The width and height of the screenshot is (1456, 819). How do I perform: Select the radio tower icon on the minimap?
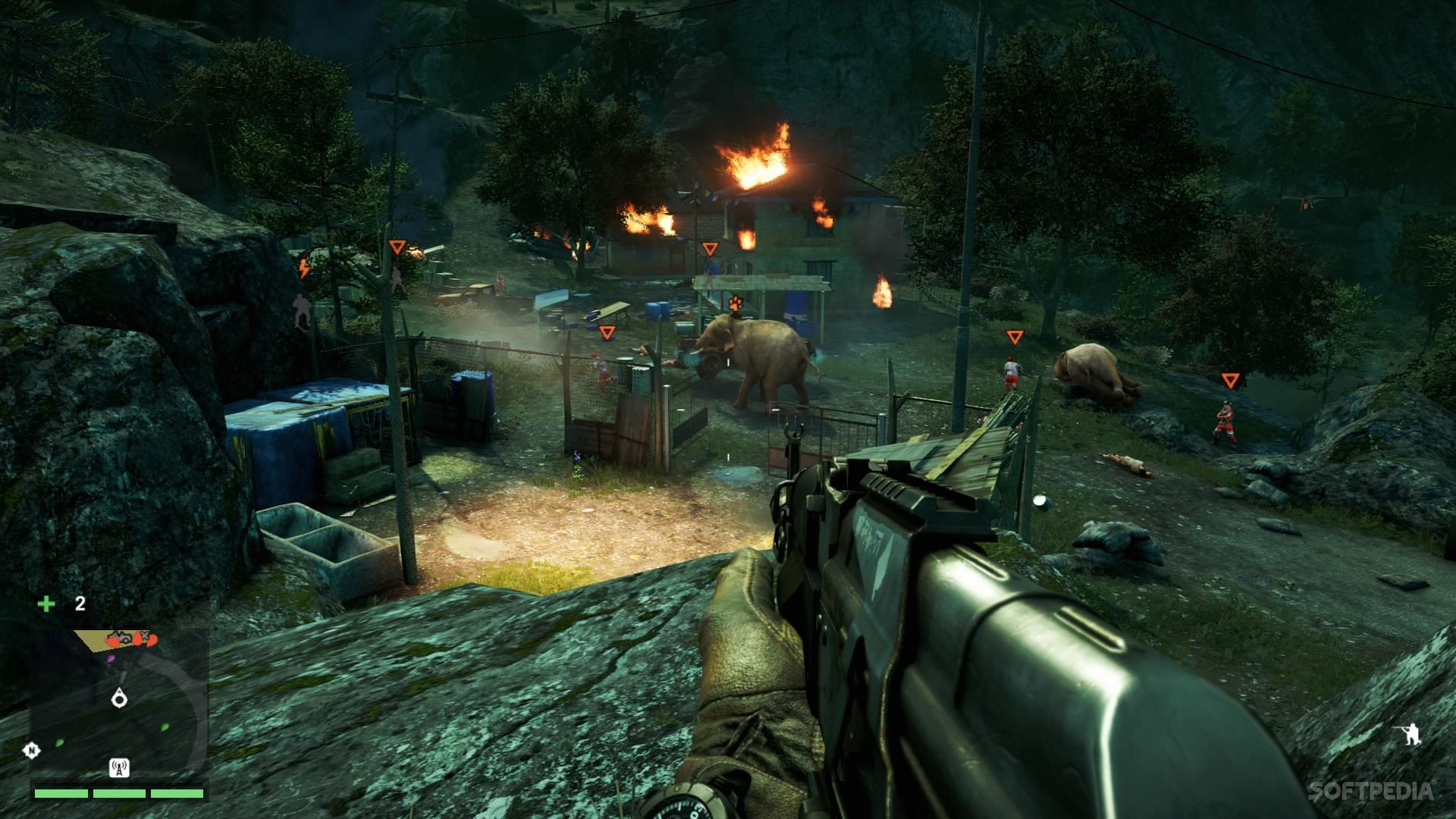[119, 768]
